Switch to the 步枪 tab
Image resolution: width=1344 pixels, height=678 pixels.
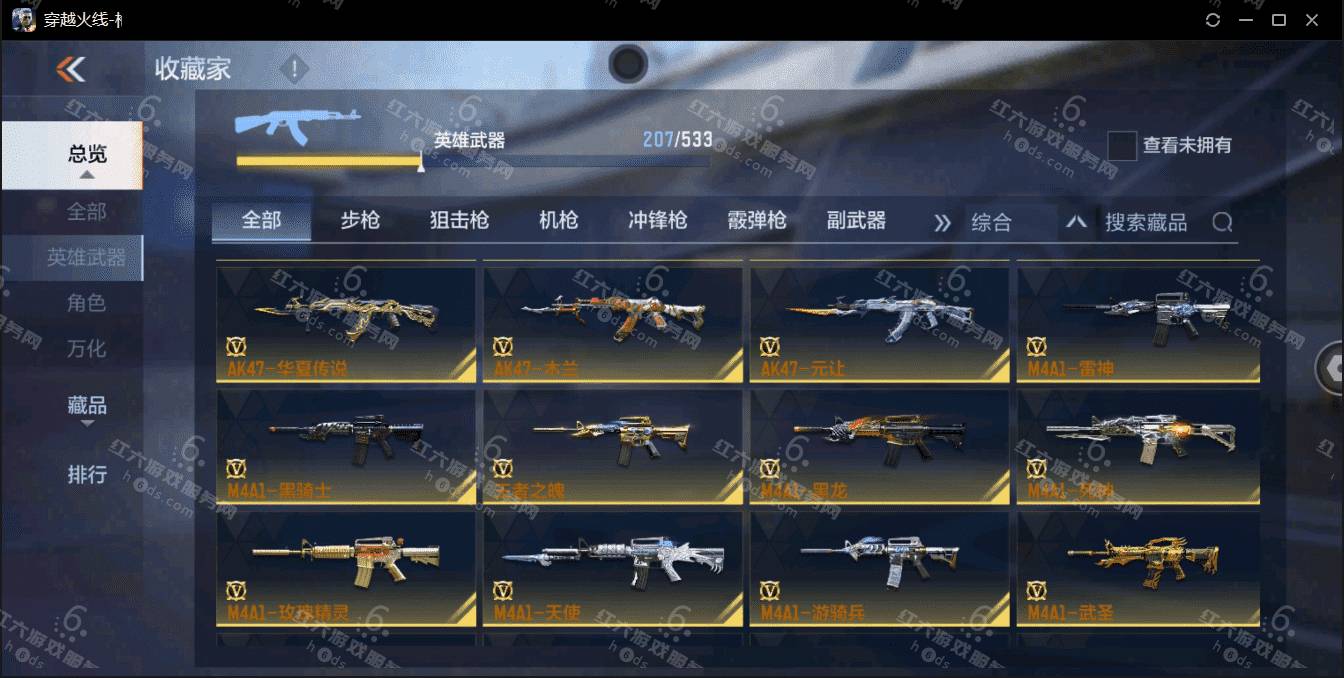360,221
